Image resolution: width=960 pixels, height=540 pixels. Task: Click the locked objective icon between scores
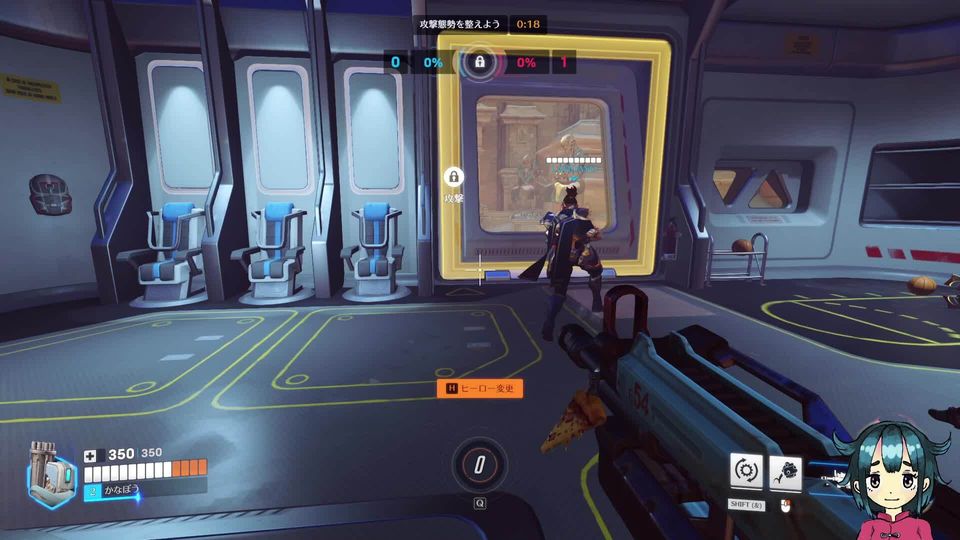[x=480, y=62]
